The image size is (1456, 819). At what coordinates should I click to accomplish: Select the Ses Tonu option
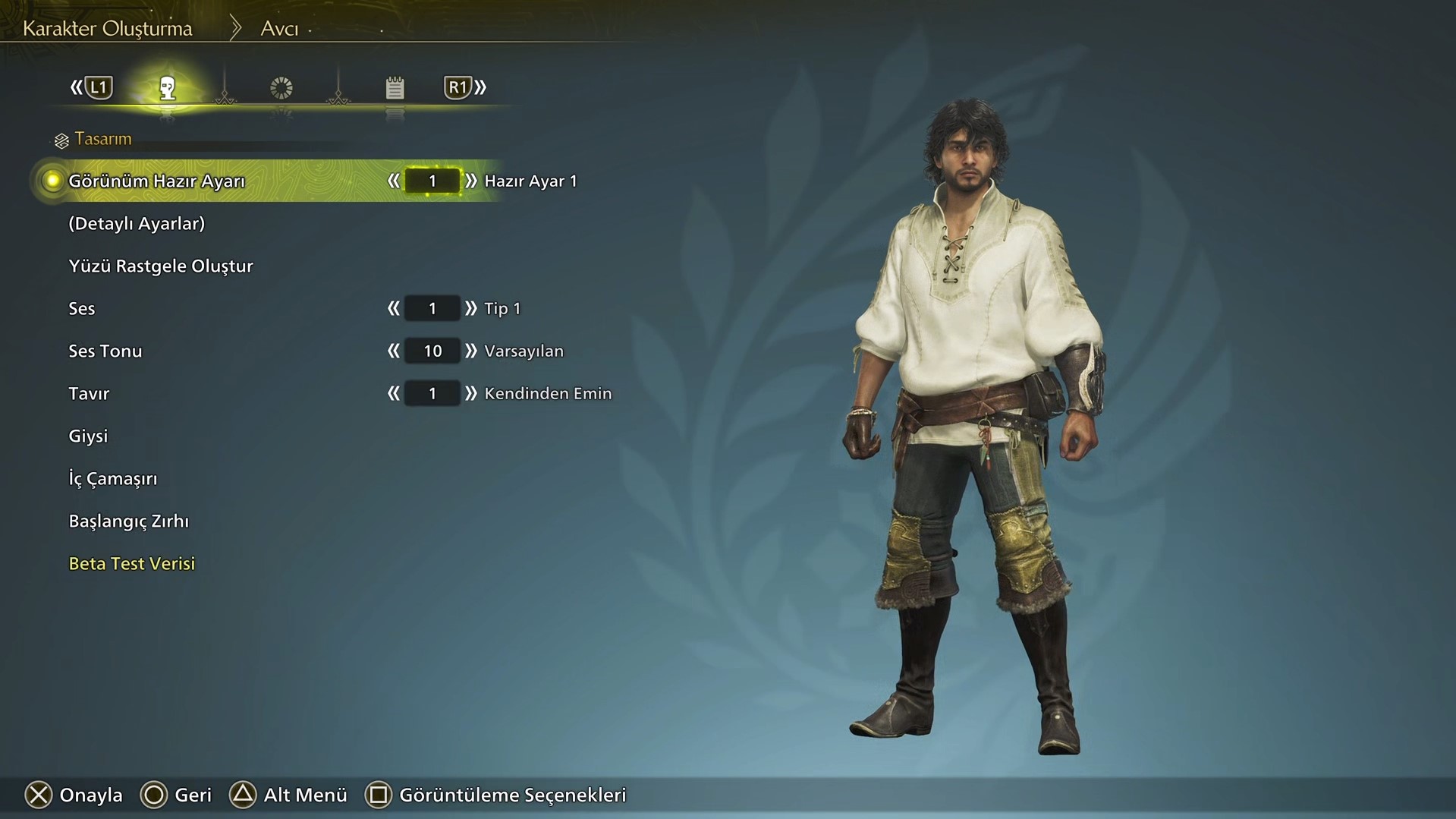click(105, 351)
